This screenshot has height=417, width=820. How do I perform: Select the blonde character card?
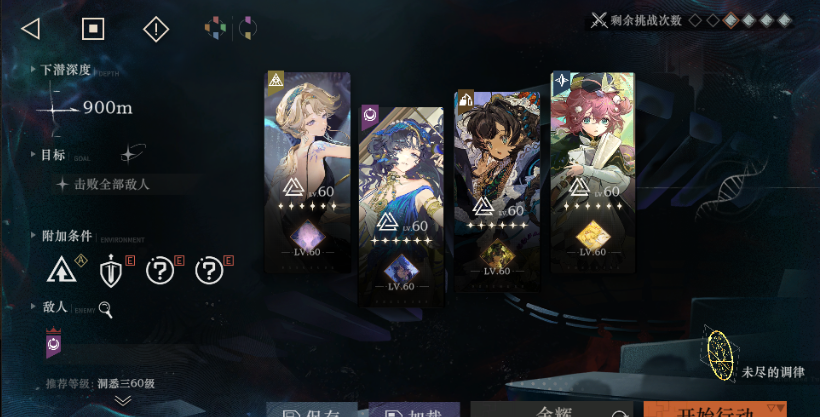(307, 150)
